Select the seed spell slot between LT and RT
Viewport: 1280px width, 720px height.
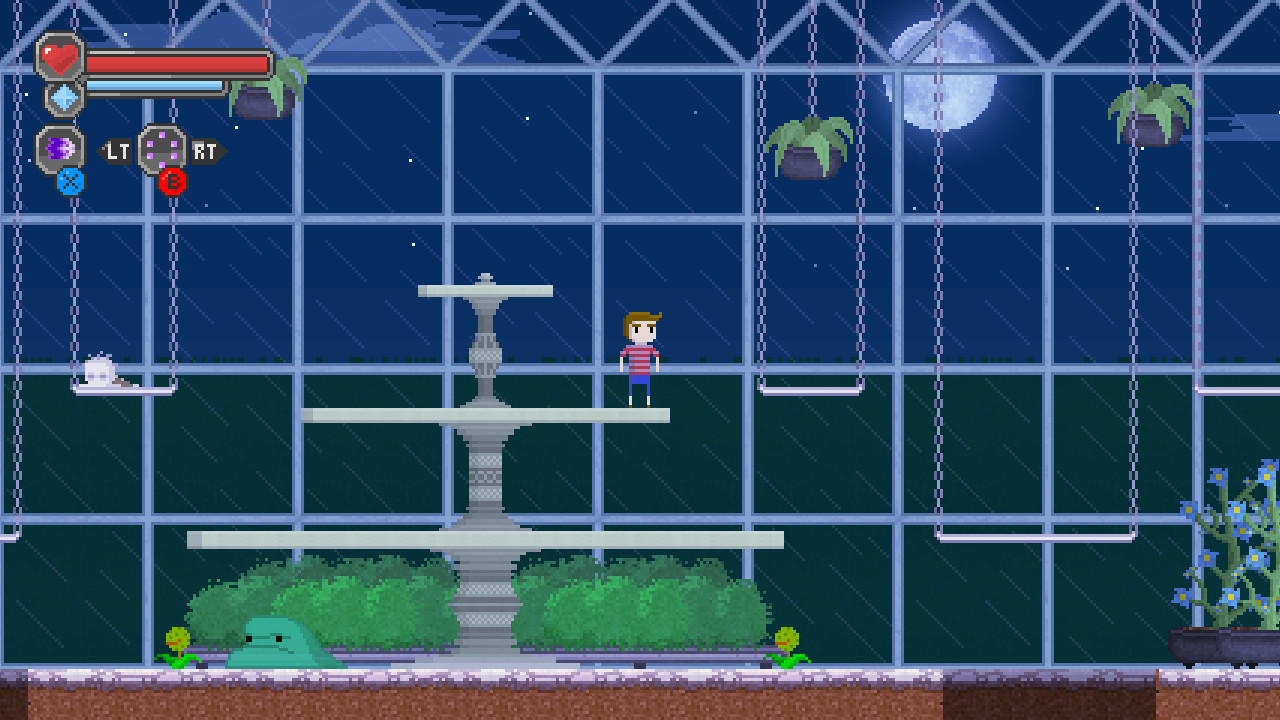coord(160,148)
